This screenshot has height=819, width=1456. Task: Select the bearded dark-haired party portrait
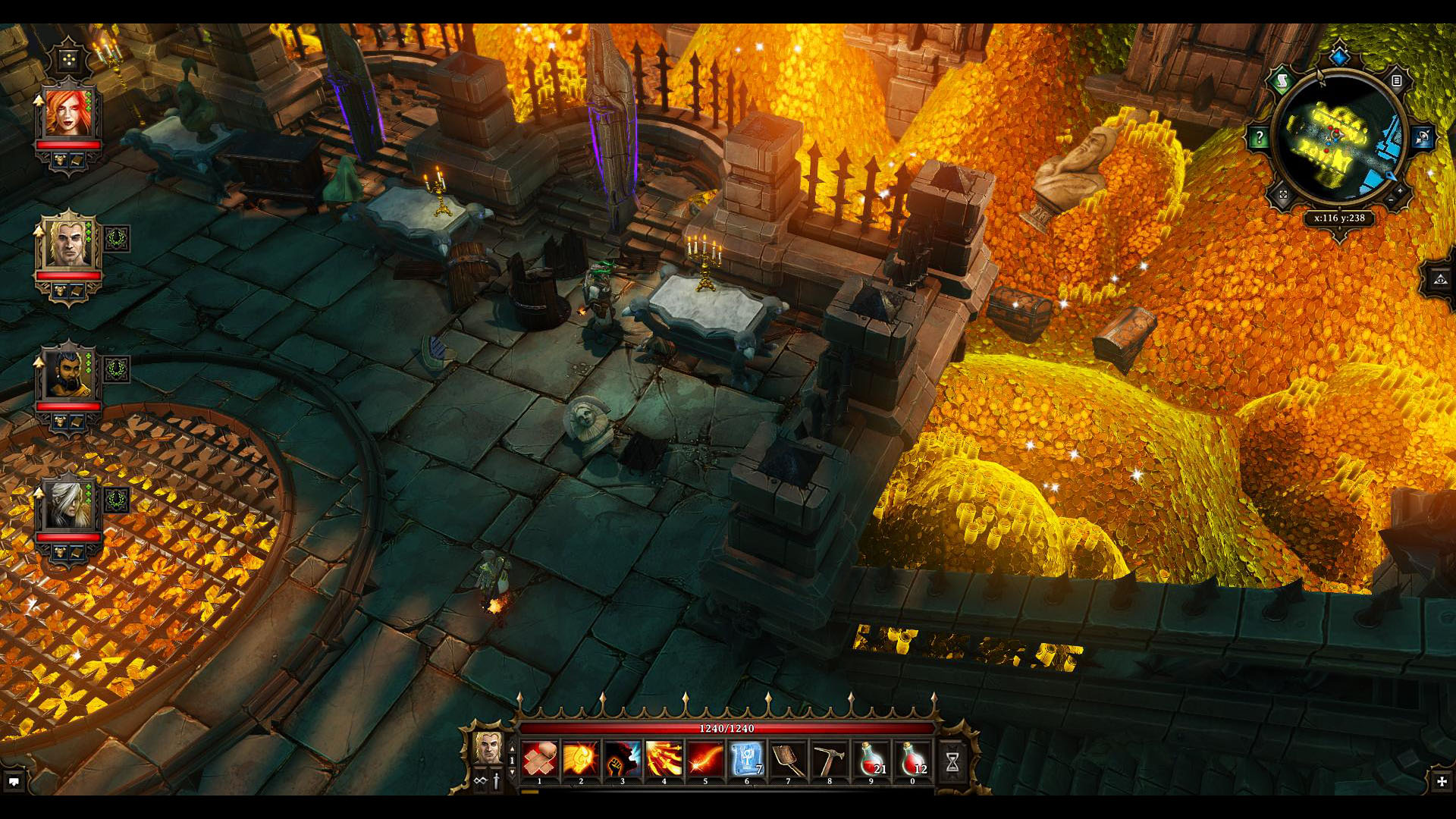coord(67,375)
